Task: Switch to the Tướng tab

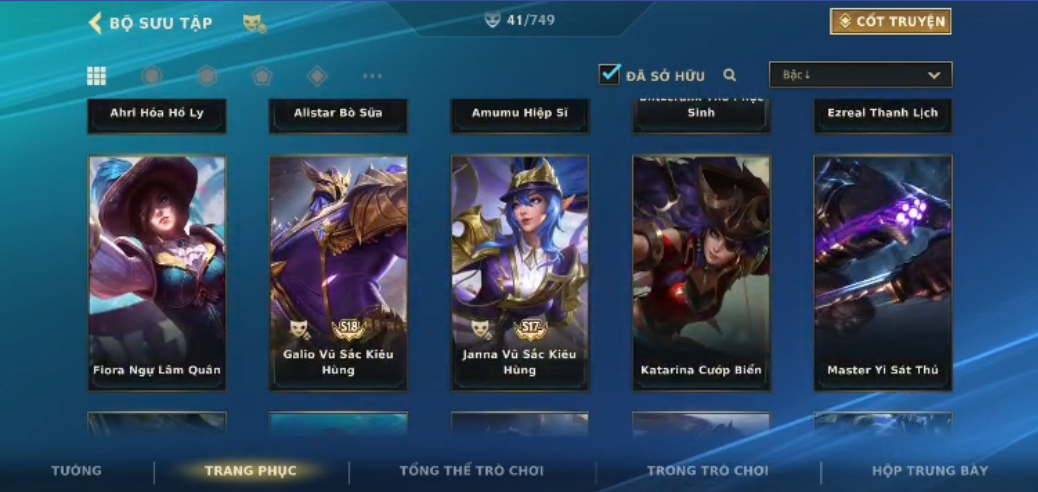Action: coord(77,471)
